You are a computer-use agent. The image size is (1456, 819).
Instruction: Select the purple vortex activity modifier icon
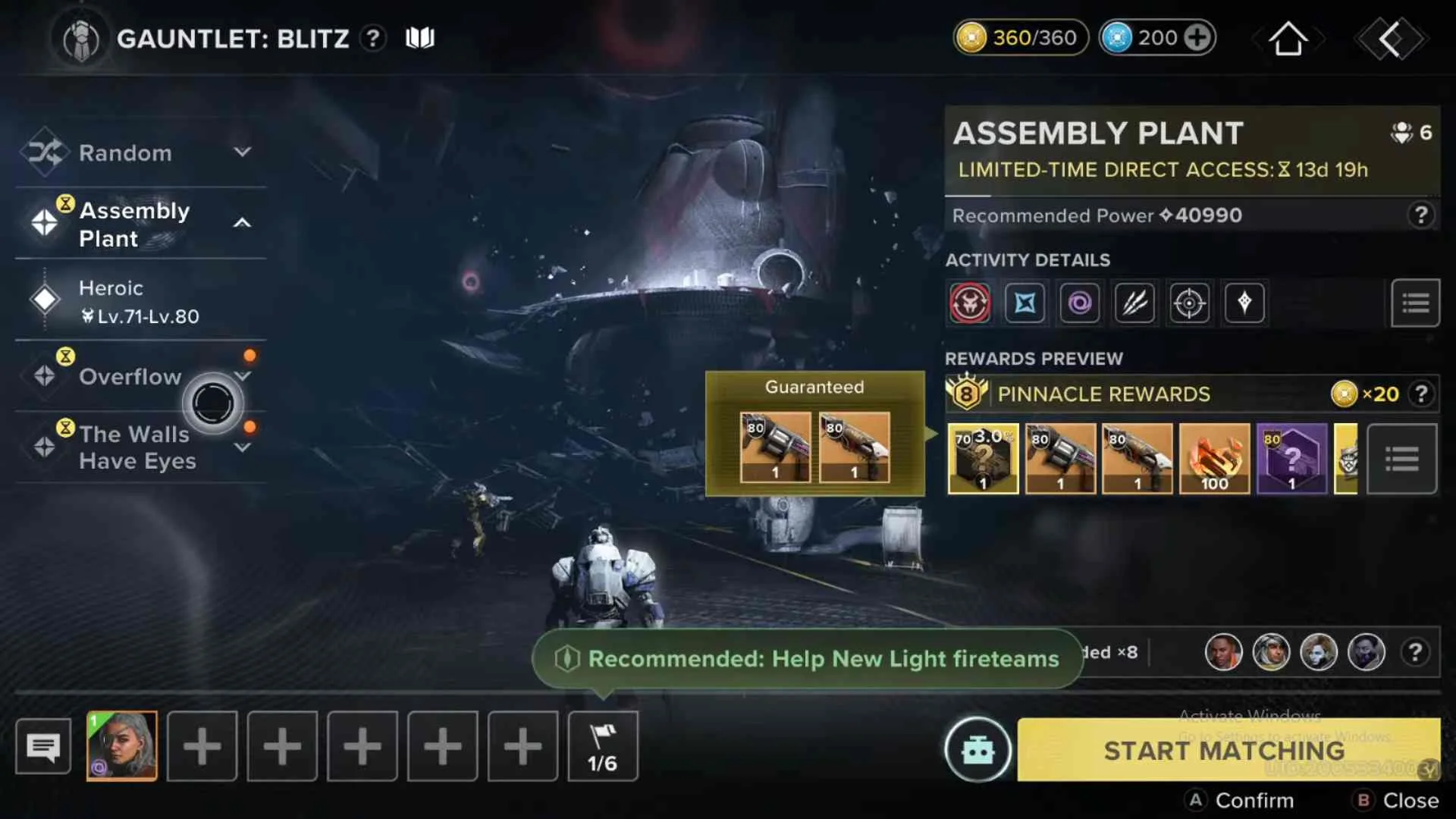tap(1080, 303)
